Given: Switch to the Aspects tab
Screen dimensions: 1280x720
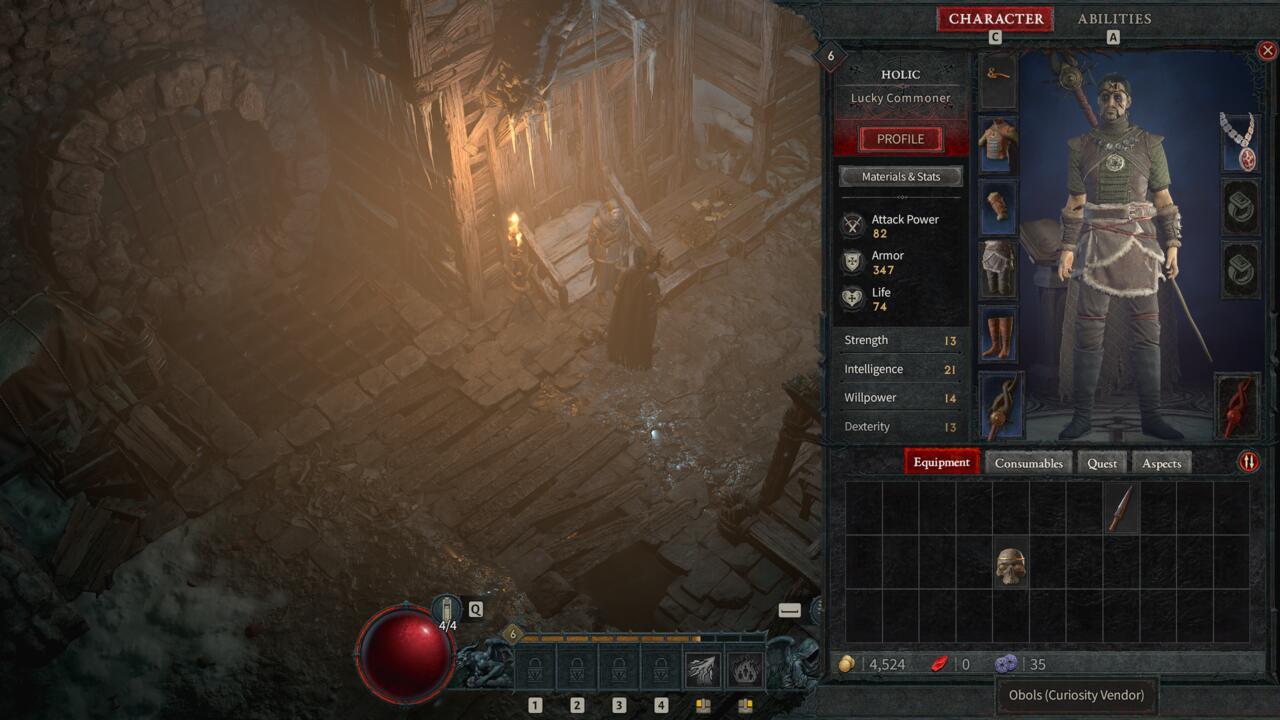Looking at the screenshot, I should pos(1161,462).
